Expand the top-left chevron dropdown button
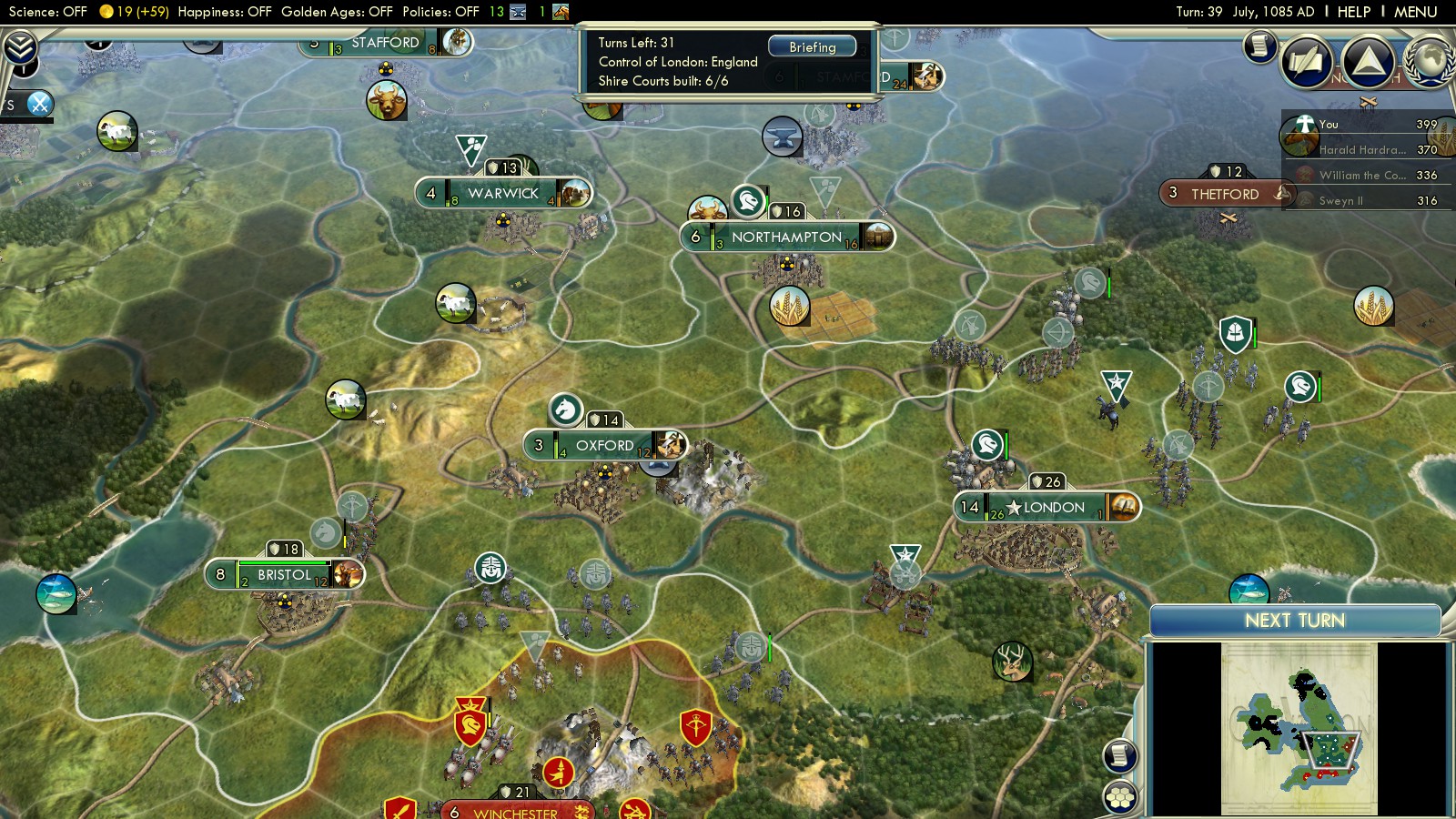This screenshot has height=819, width=1456. click(20, 47)
